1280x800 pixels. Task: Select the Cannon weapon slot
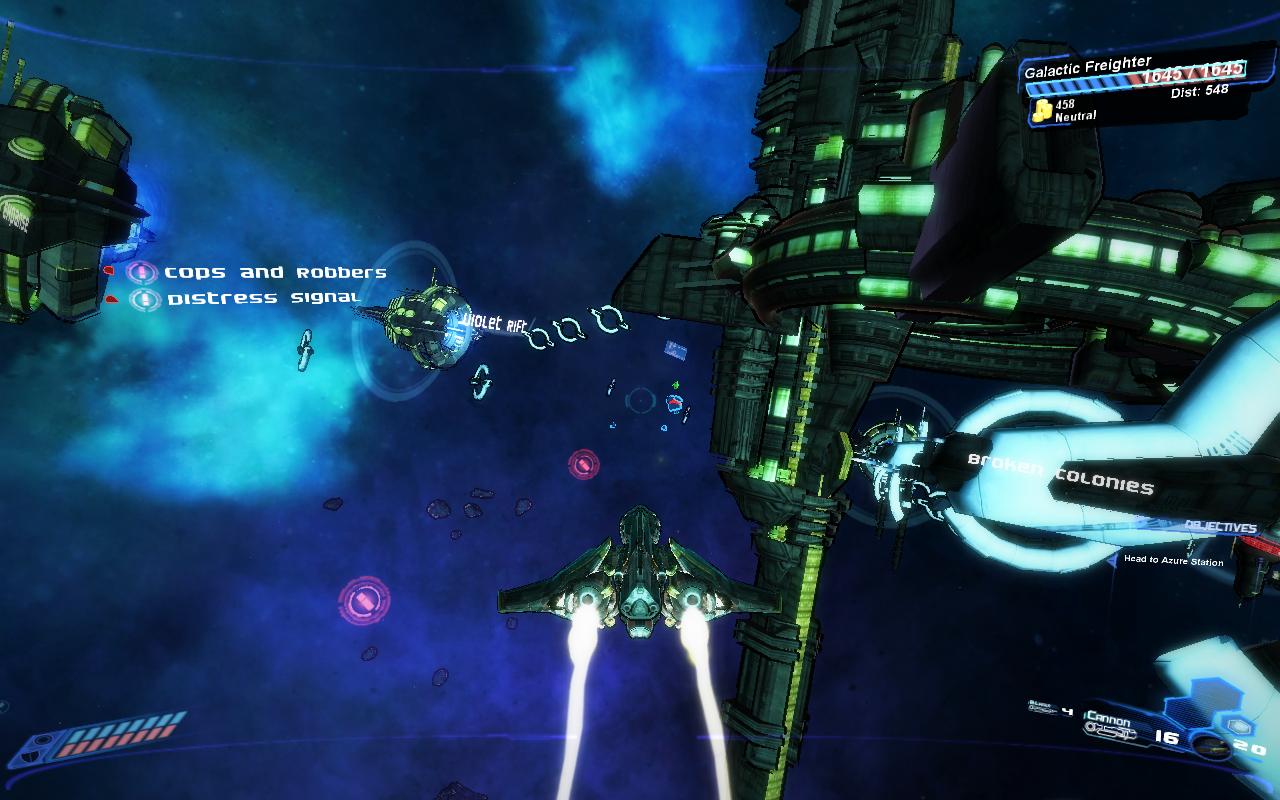(x=1108, y=722)
